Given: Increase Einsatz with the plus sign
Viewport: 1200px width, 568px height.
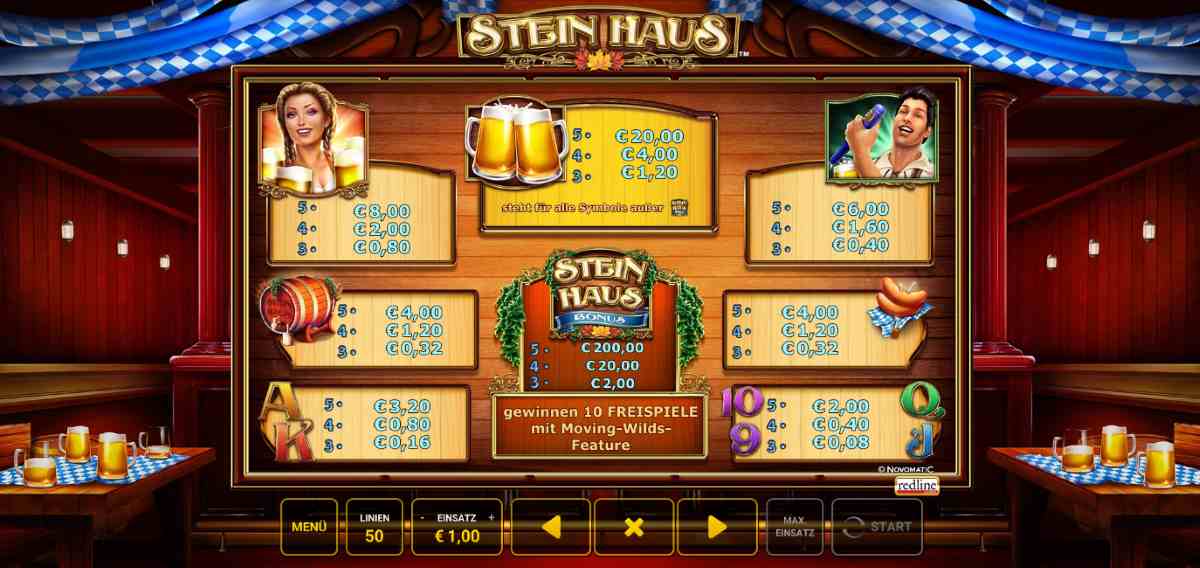Looking at the screenshot, I should click(491, 517).
